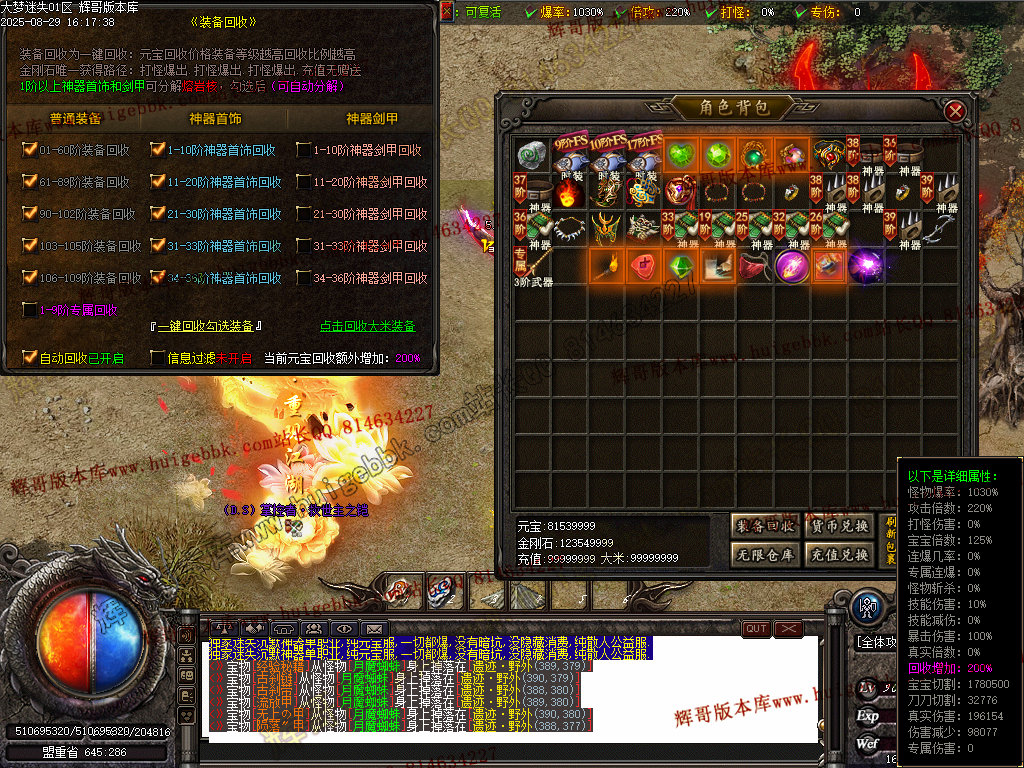Viewport: 1024px width, 768px height.
Task: Toggle the 61-89阶装备回收 checkbox
Action: pyautogui.click(x=29, y=182)
